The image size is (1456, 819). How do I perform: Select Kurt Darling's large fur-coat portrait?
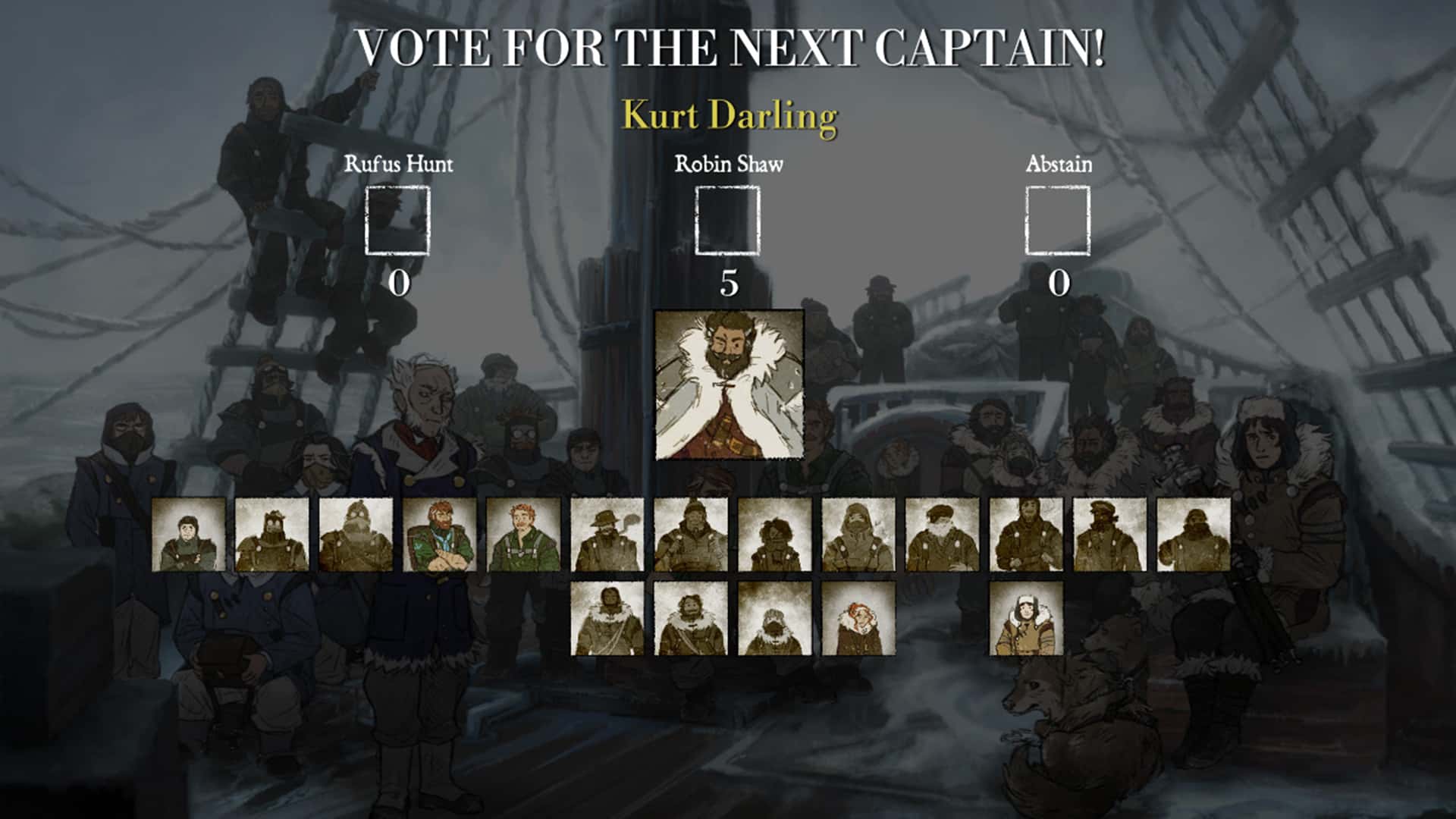(729, 384)
